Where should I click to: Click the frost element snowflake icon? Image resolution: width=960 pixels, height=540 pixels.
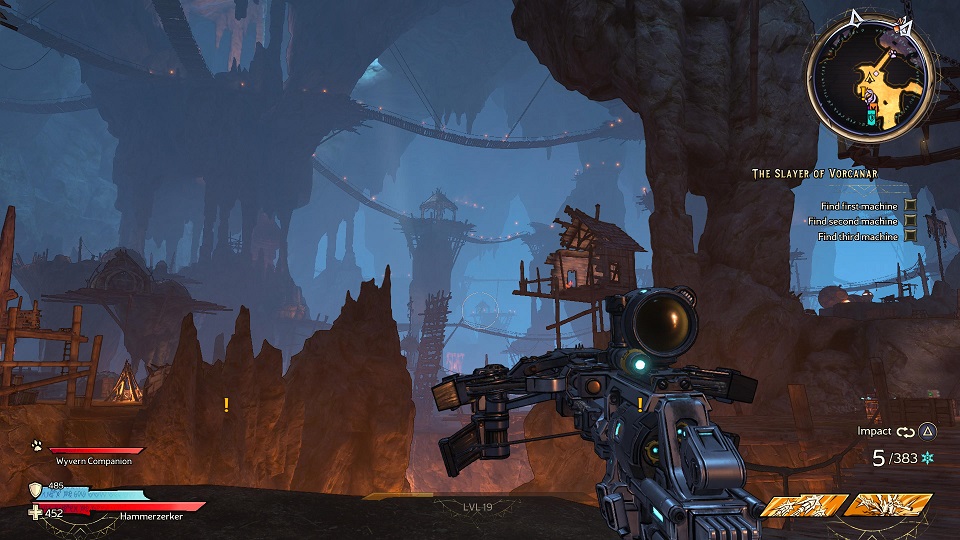[927, 458]
